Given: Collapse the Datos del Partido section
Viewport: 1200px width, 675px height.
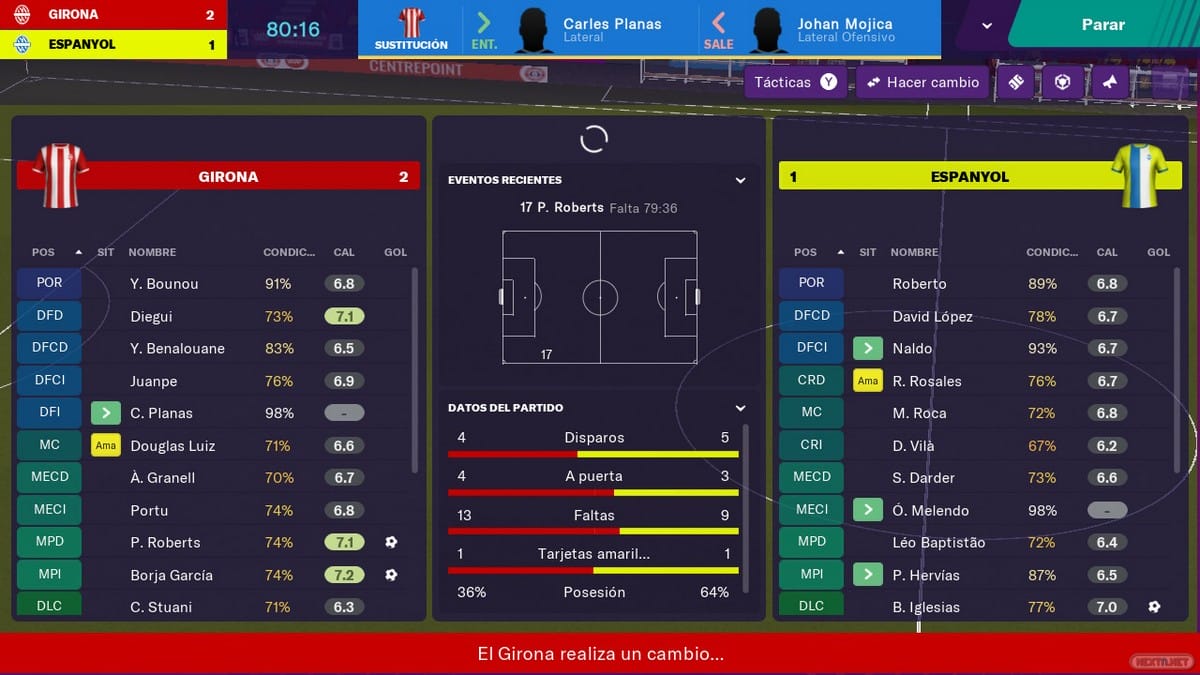Looking at the screenshot, I should click(x=740, y=408).
